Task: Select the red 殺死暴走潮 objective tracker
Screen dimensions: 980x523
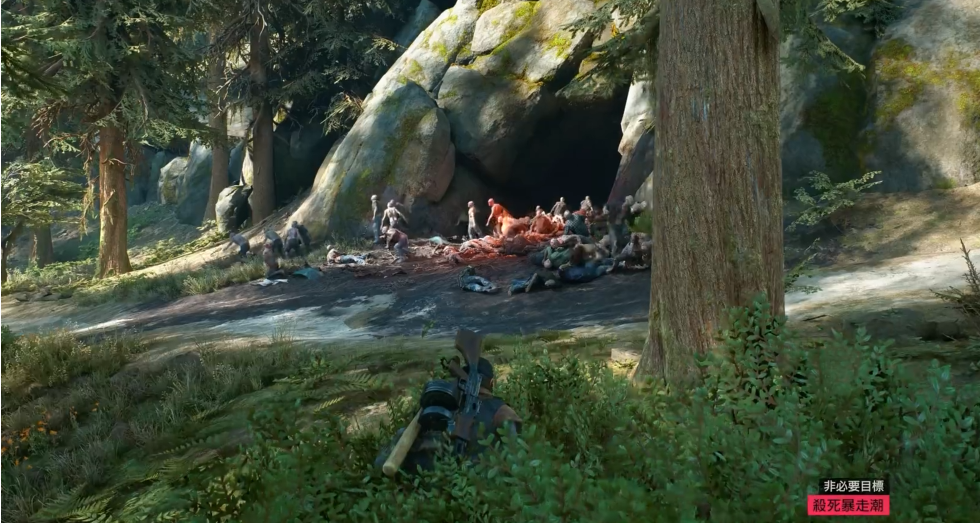Action: 848,505
